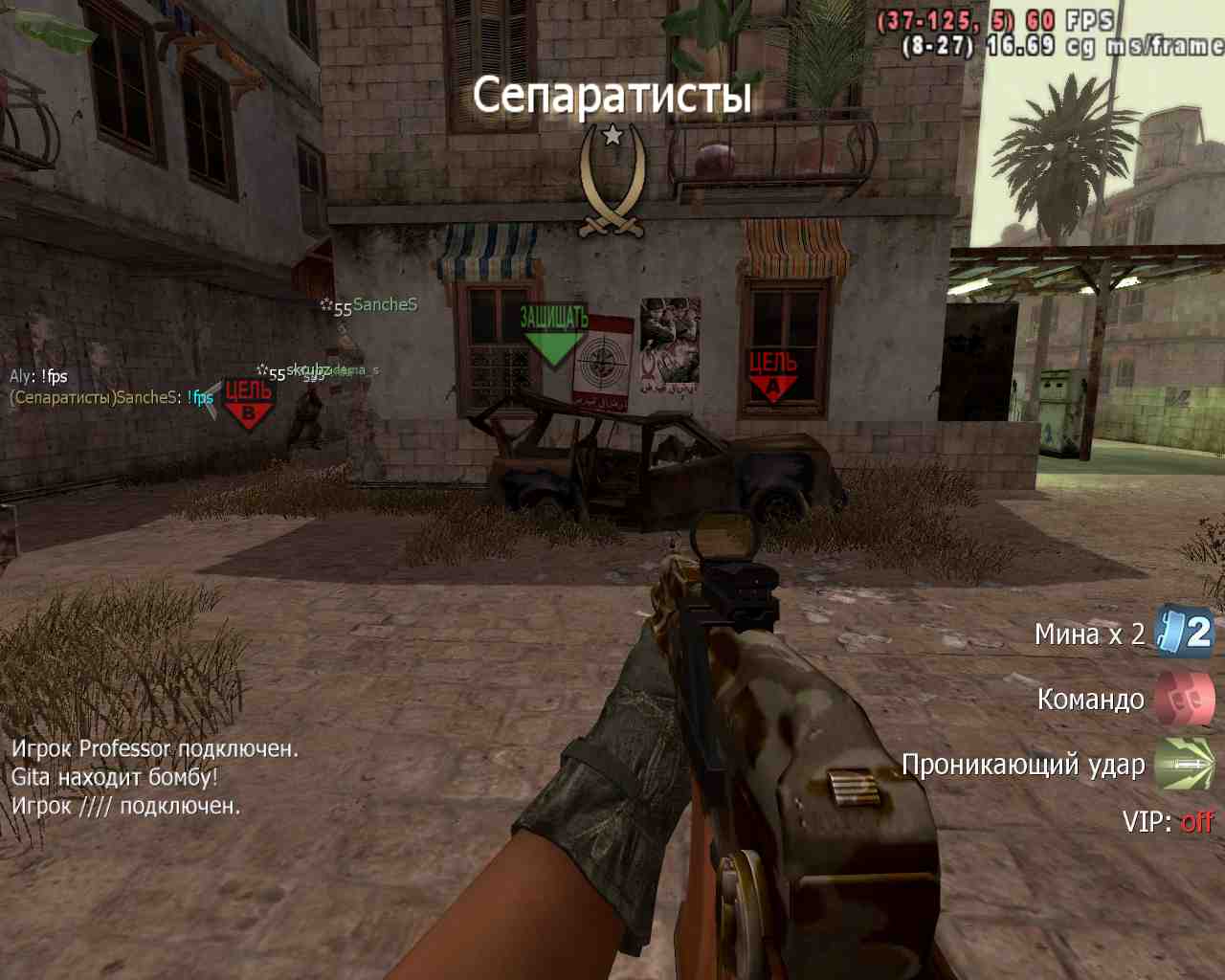Viewport: 1225px width, 980px height.
Task: Choose the Проникающий удар perk icon
Action: pyautogui.click(x=1185, y=764)
